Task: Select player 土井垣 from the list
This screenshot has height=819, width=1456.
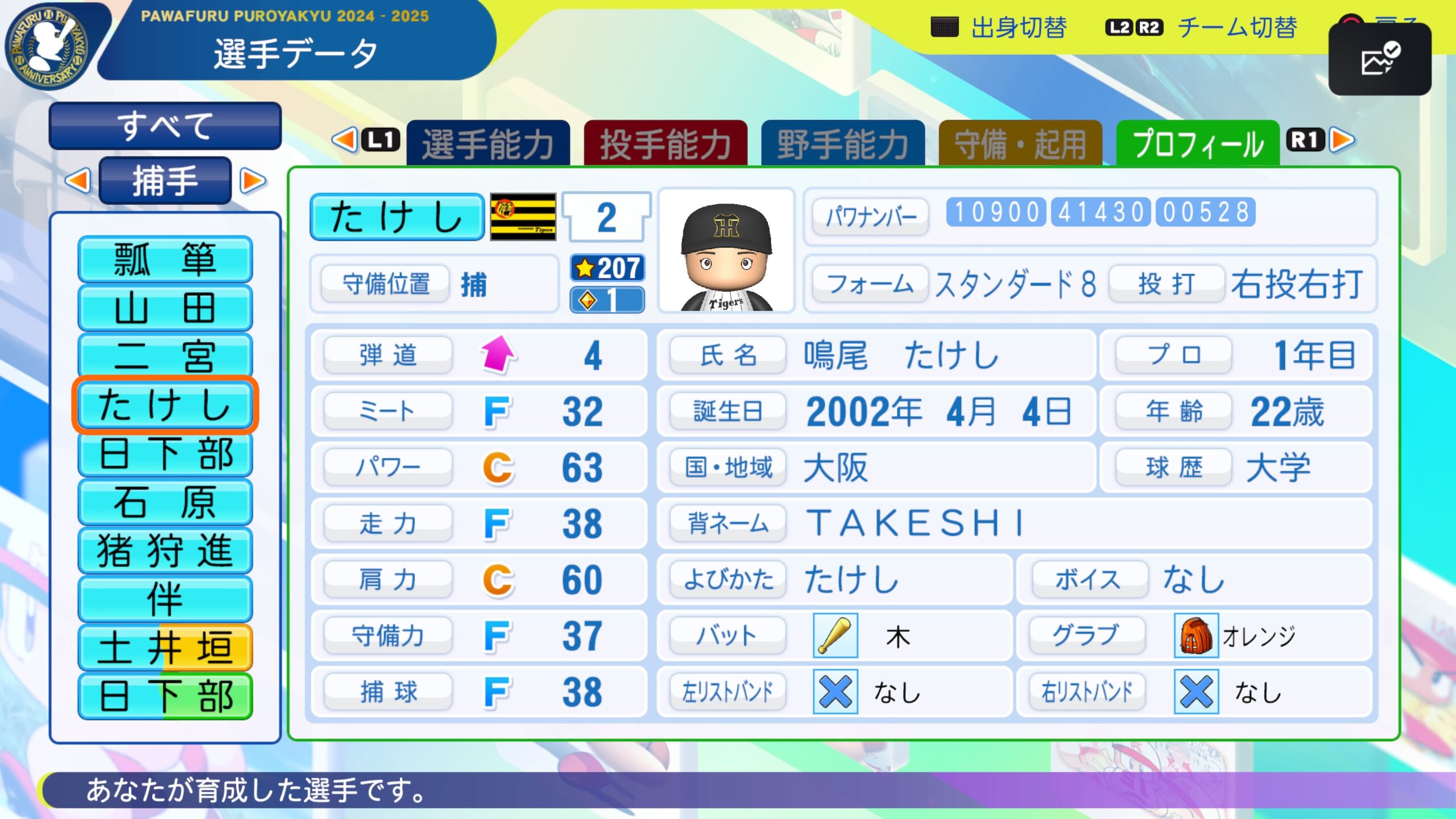Action: tap(165, 648)
